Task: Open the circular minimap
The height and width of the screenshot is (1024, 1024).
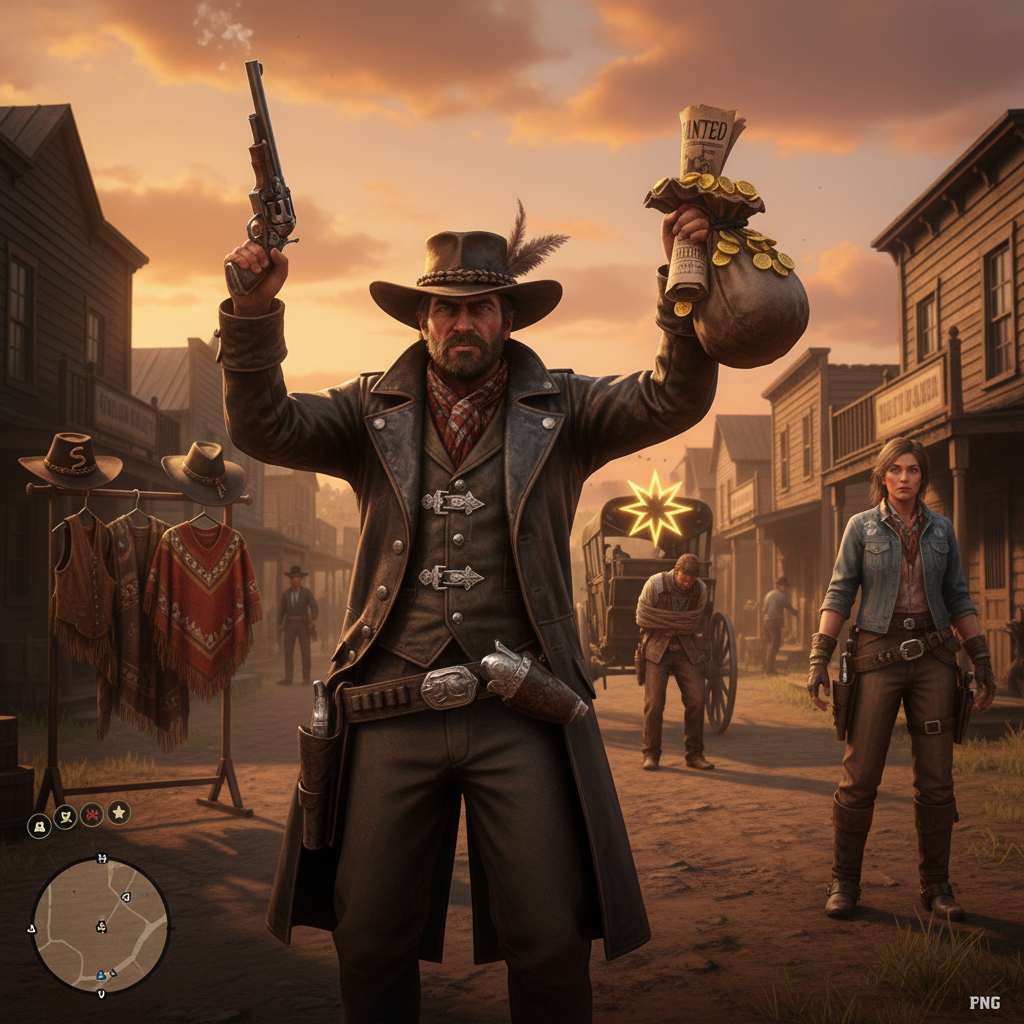Action: pyautogui.click(x=100, y=925)
